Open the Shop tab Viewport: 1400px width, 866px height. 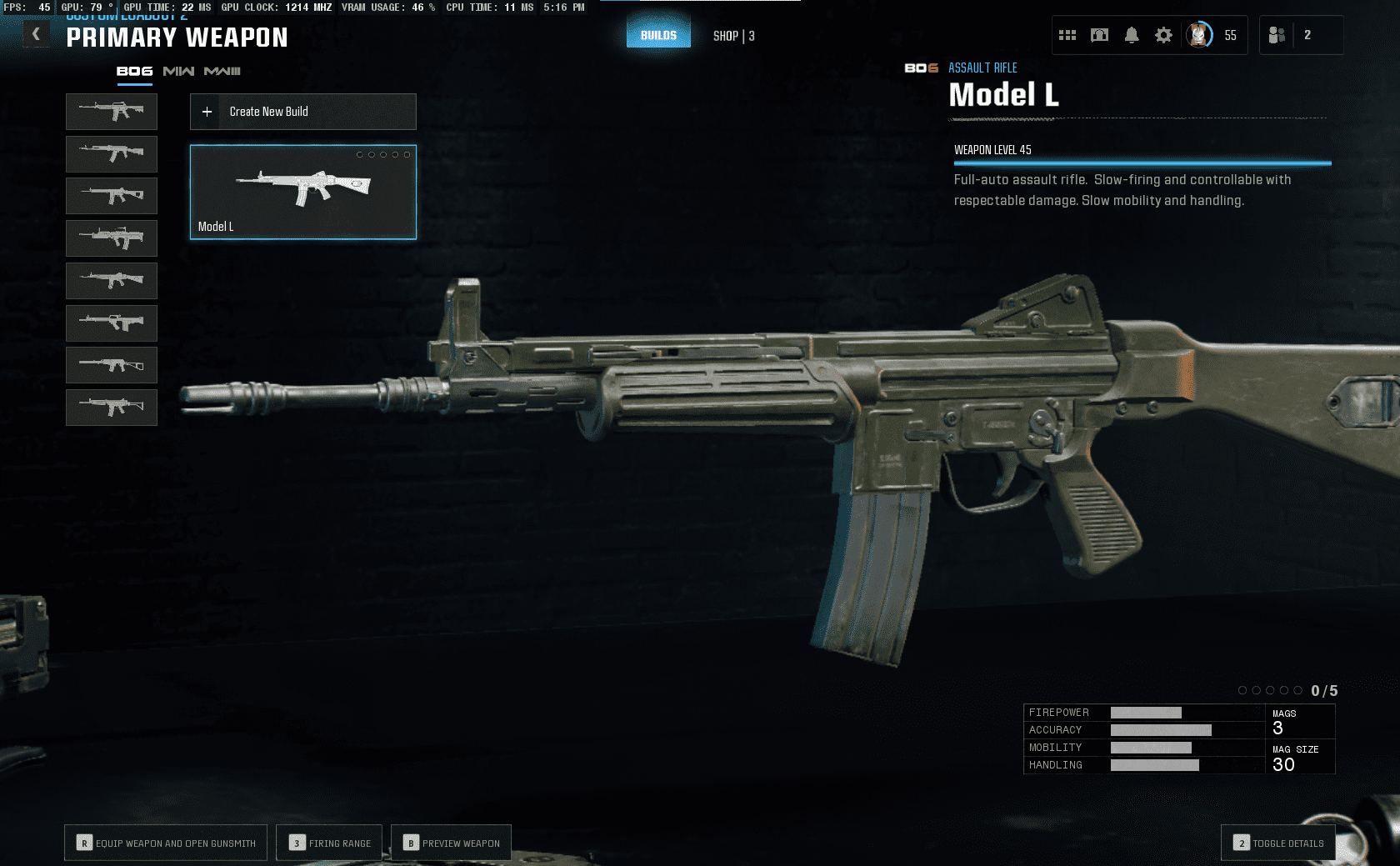point(733,36)
